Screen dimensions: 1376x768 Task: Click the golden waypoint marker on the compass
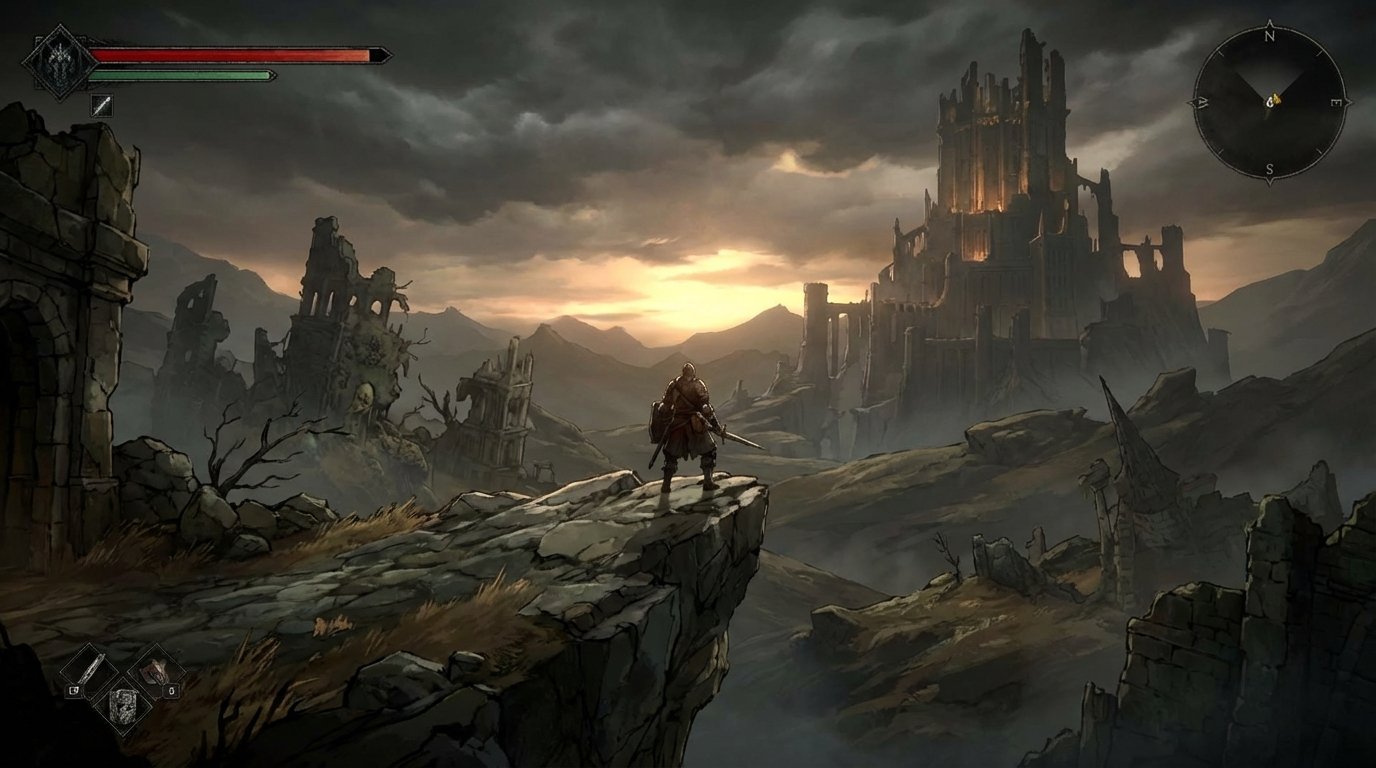[x=1274, y=100]
